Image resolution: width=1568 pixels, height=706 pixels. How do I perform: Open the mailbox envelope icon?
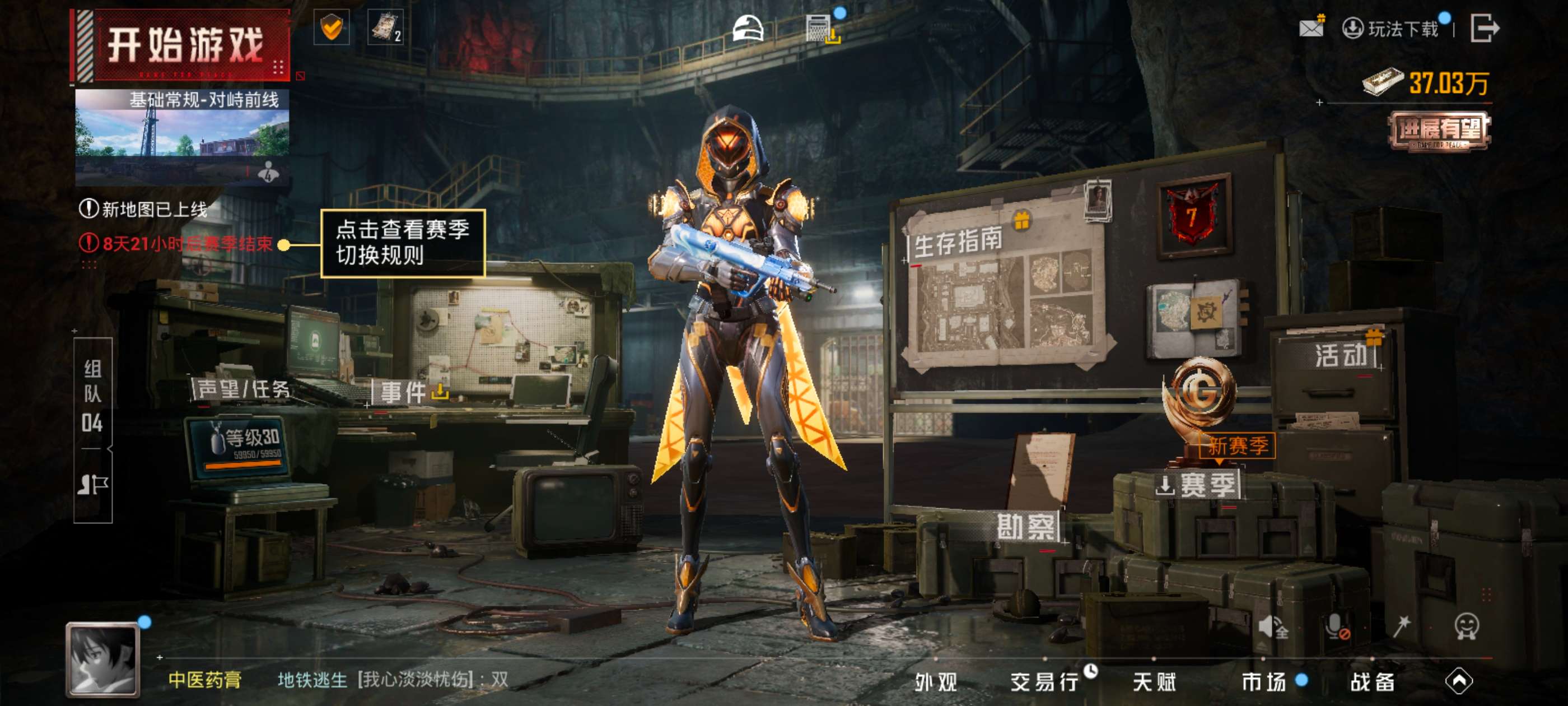pos(1310,27)
